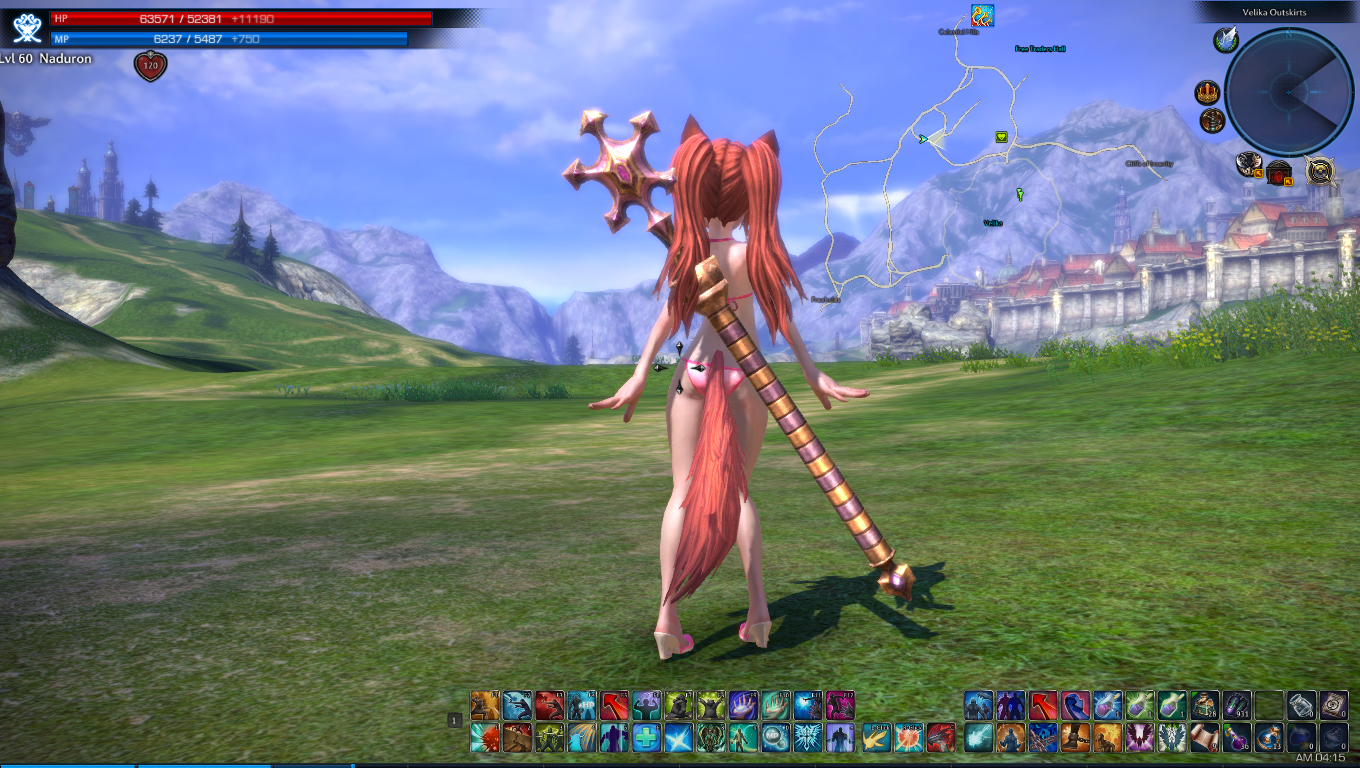Activate the chained boot skill icon
This screenshot has height=768, width=1360.
[x=1075, y=738]
